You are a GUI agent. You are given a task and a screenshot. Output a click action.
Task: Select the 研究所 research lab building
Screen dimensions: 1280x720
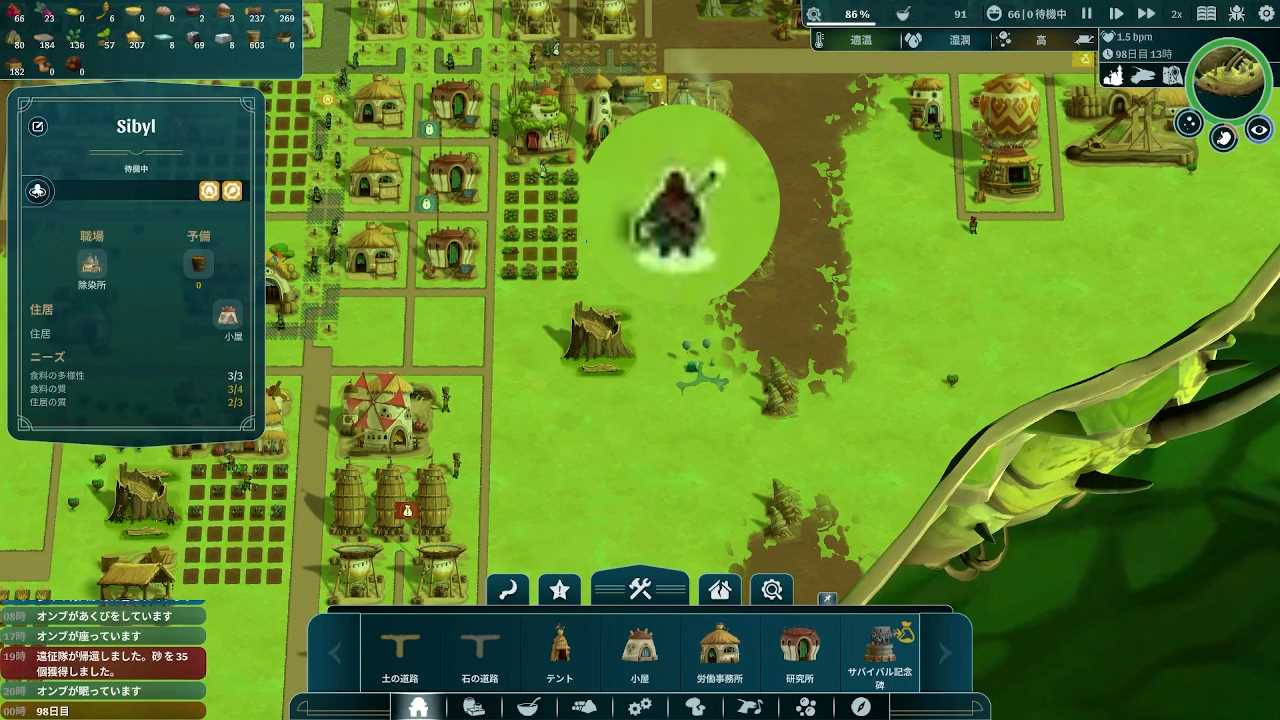click(800, 653)
